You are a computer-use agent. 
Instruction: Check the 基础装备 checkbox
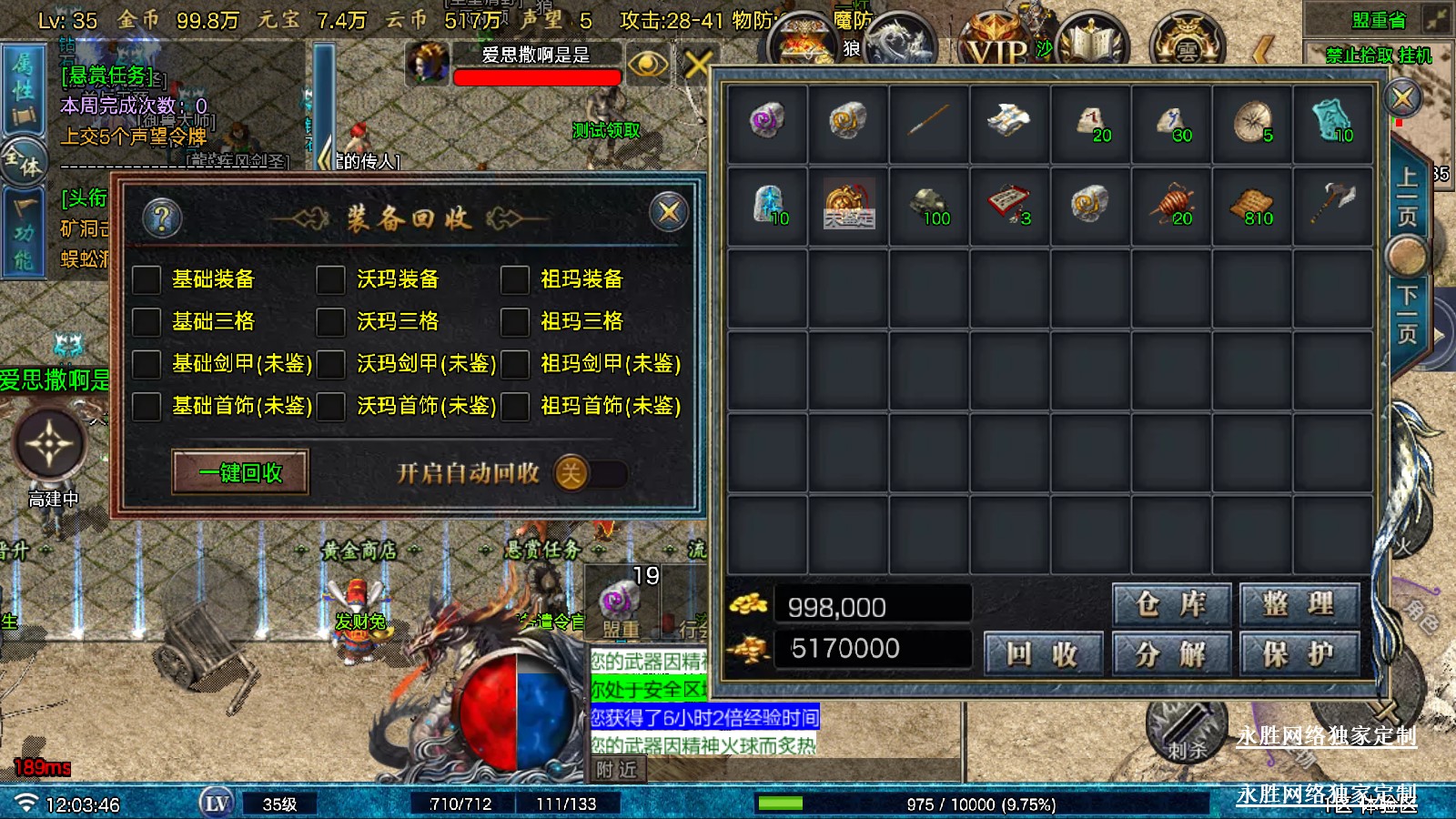tap(147, 279)
